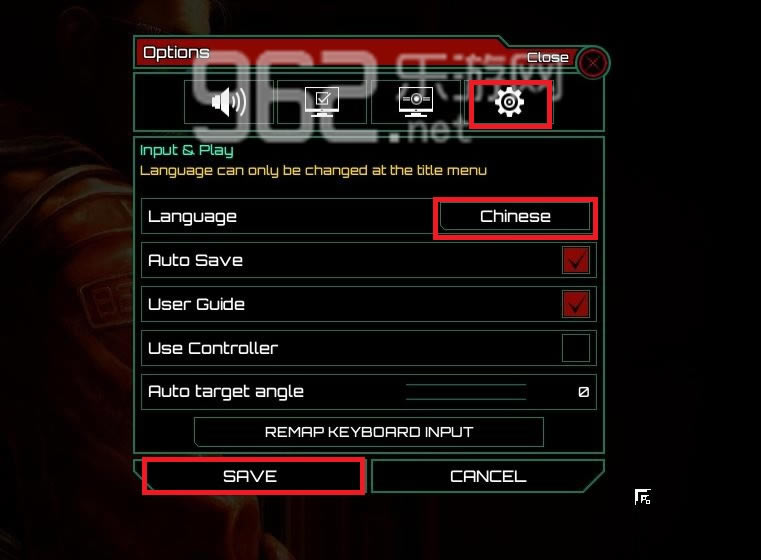
Task: Open Remap Keyboard Input
Action: 369,432
